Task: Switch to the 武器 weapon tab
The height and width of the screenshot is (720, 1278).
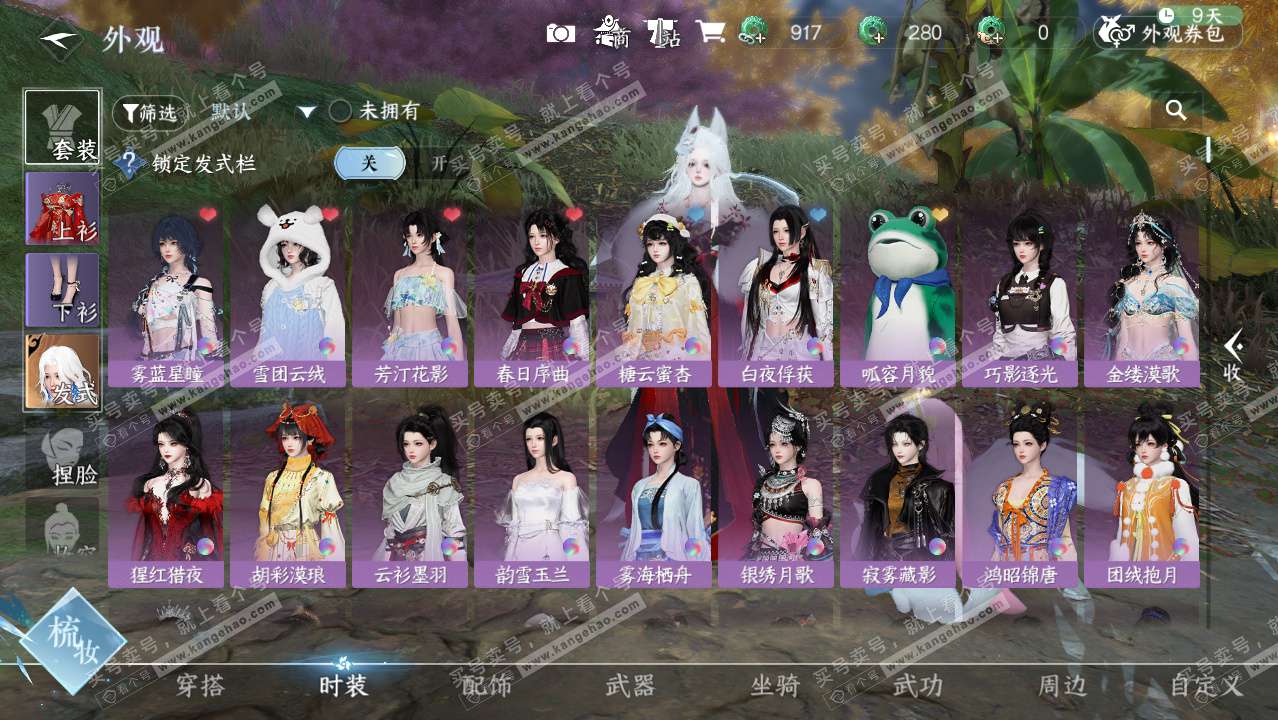Action: [x=630, y=686]
